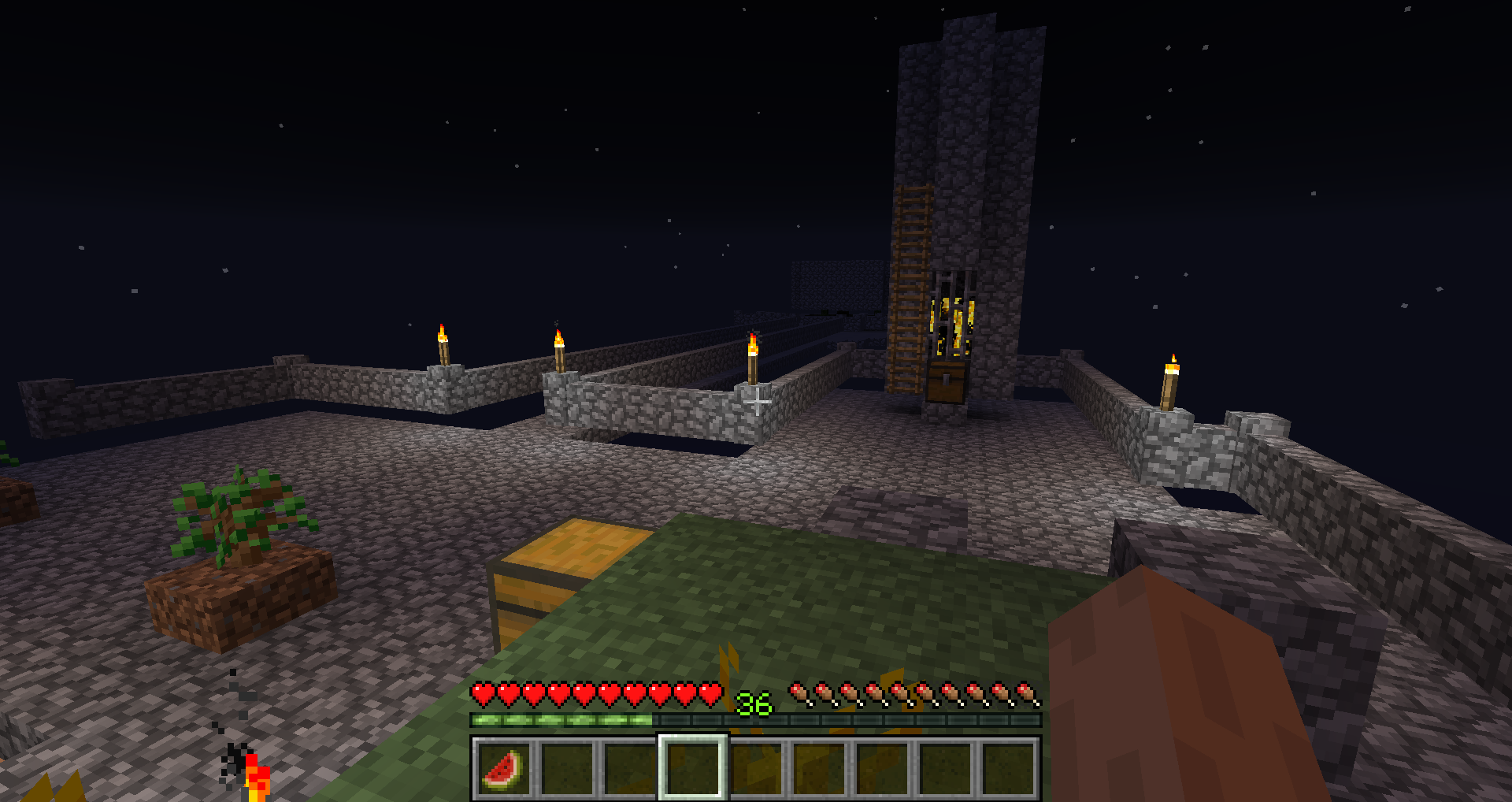Select the melon slice hotbar slot
The image size is (1512, 802).
(504, 768)
